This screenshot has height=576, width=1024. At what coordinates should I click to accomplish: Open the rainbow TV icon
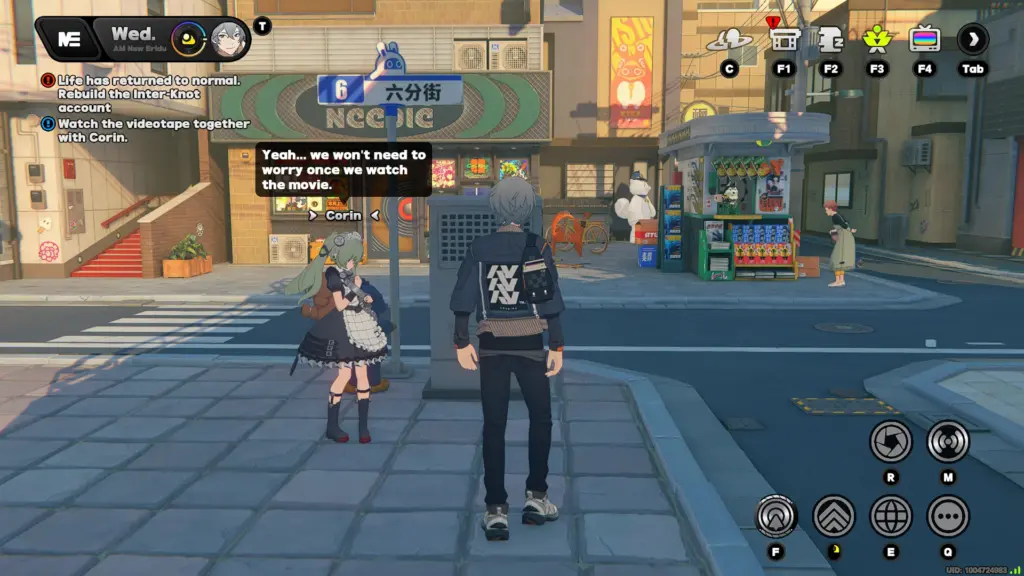[x=924, y=40]
